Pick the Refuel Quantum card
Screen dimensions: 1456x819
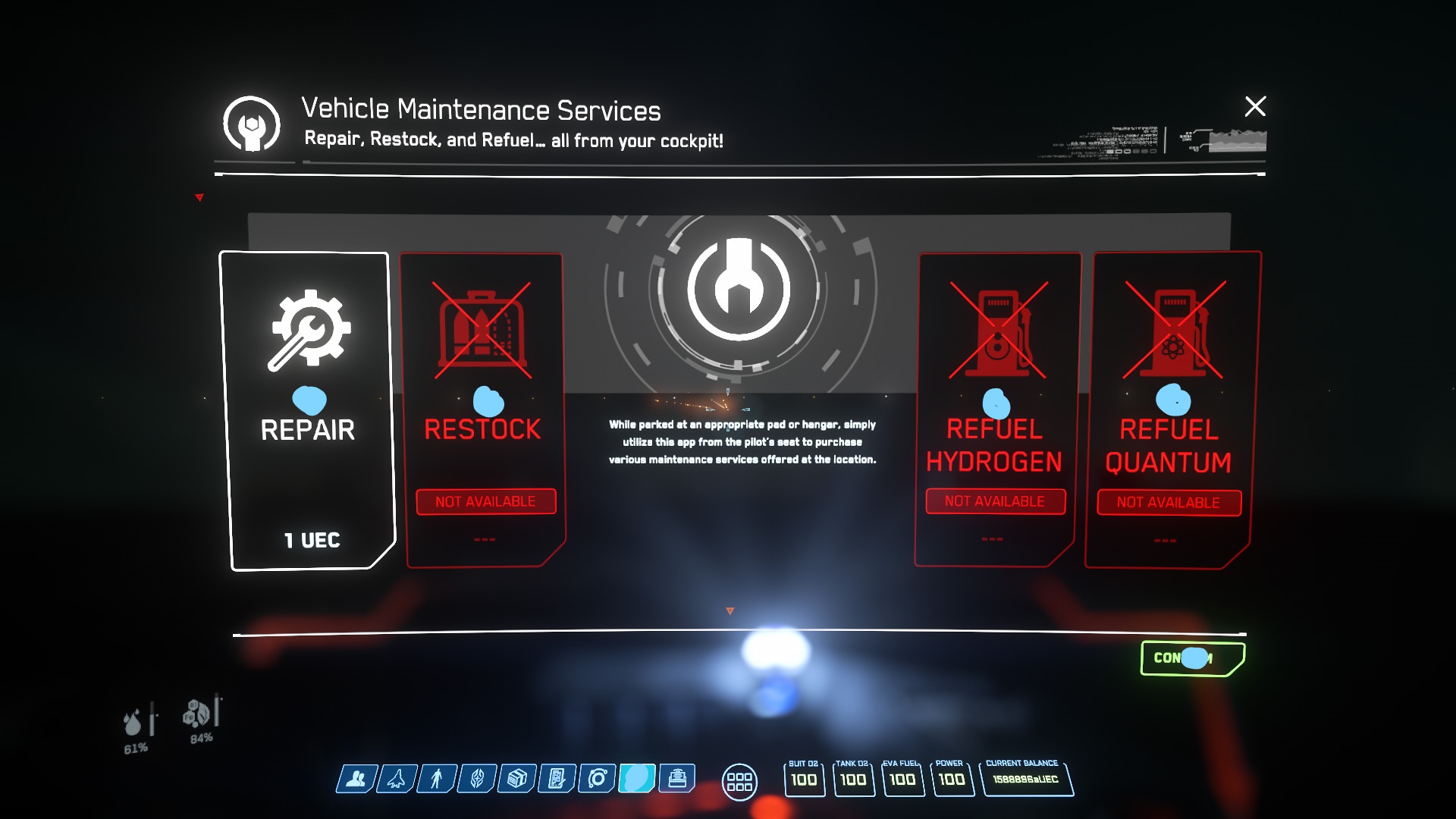1169,411
